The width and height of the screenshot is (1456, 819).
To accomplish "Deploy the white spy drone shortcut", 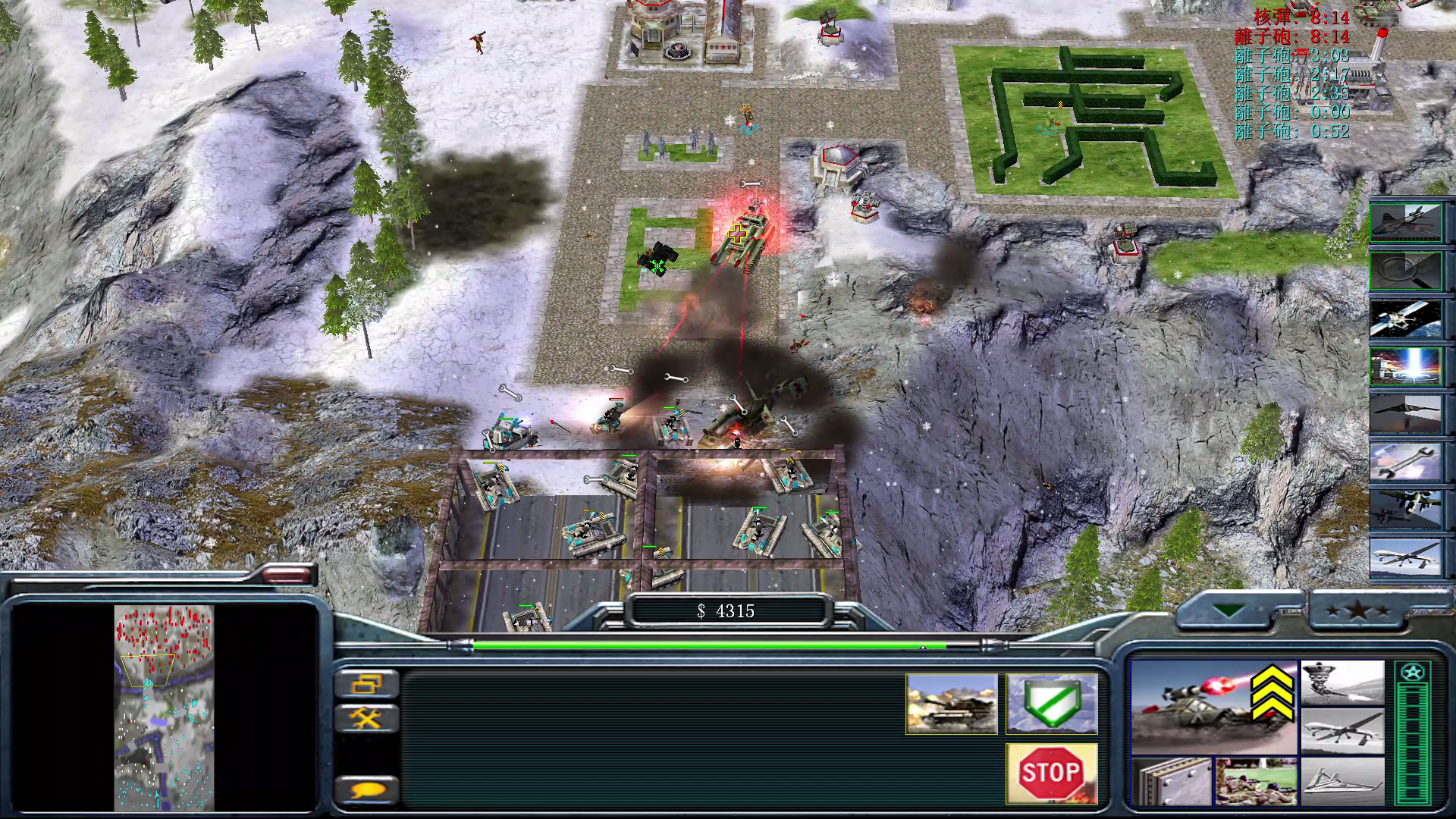I will click(x=1405, y=557).
